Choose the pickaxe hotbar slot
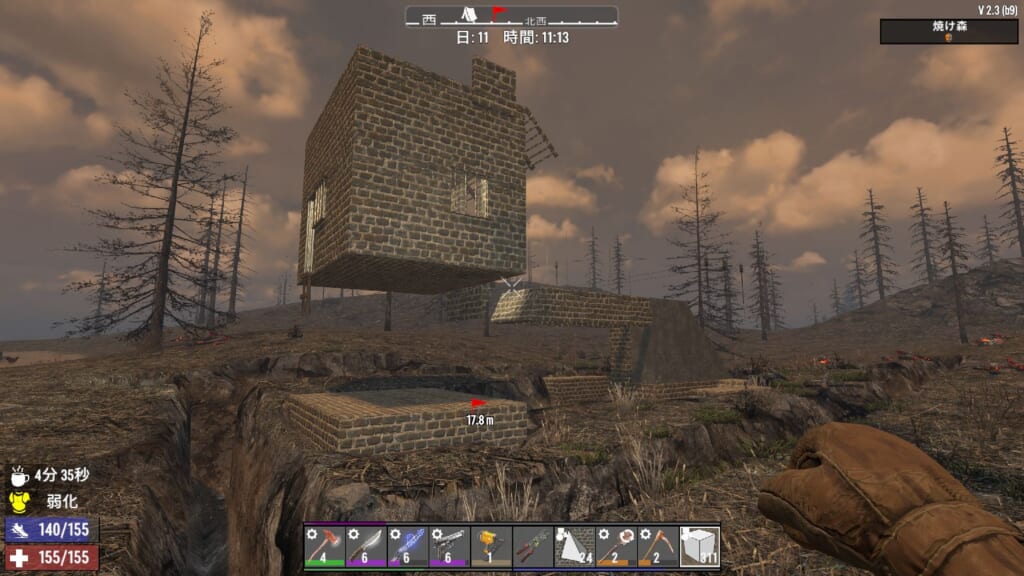This screenshot has width=1024, height=576. pos(657,546)
